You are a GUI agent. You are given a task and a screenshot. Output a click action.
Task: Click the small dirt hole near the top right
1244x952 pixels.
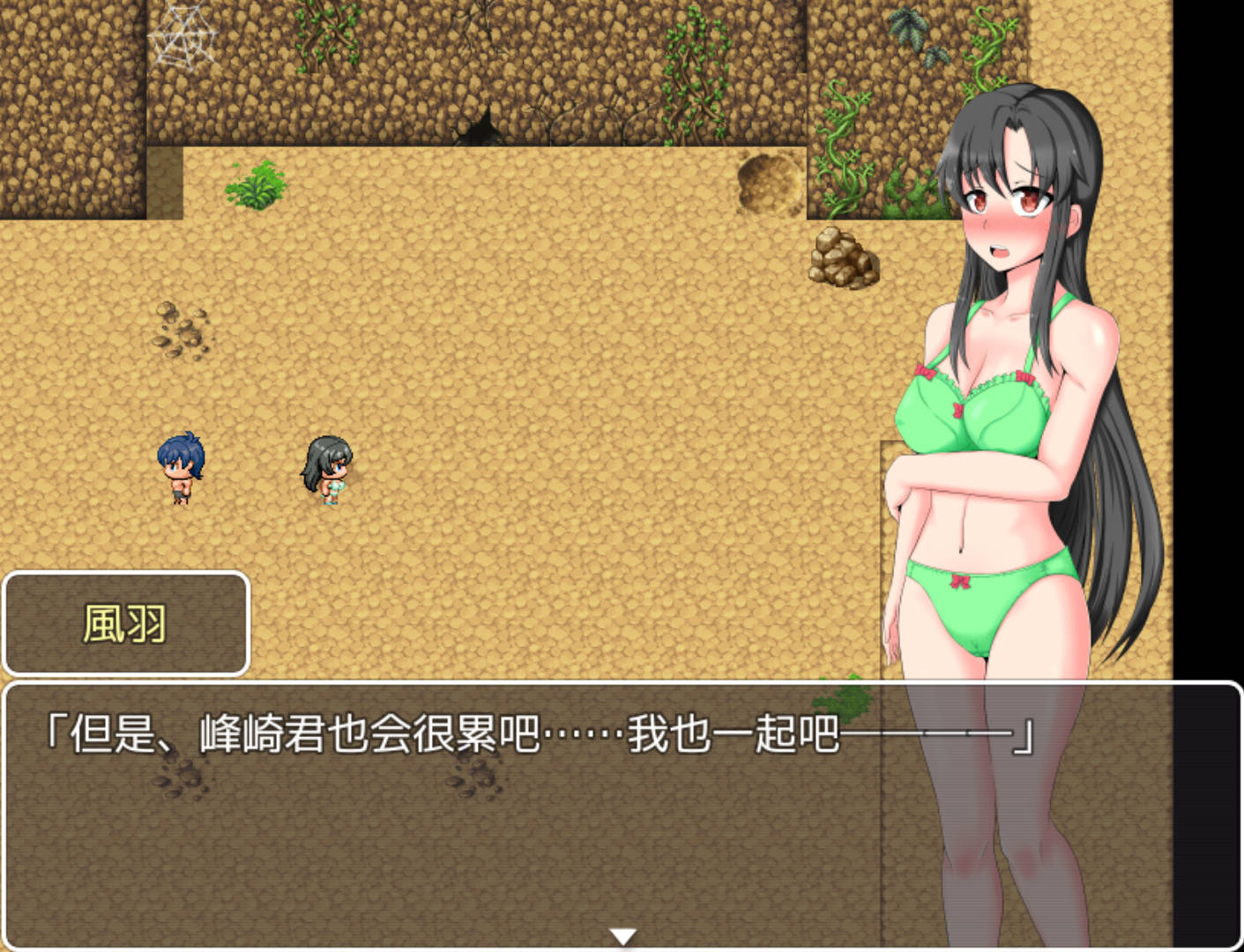click(766, 181)
